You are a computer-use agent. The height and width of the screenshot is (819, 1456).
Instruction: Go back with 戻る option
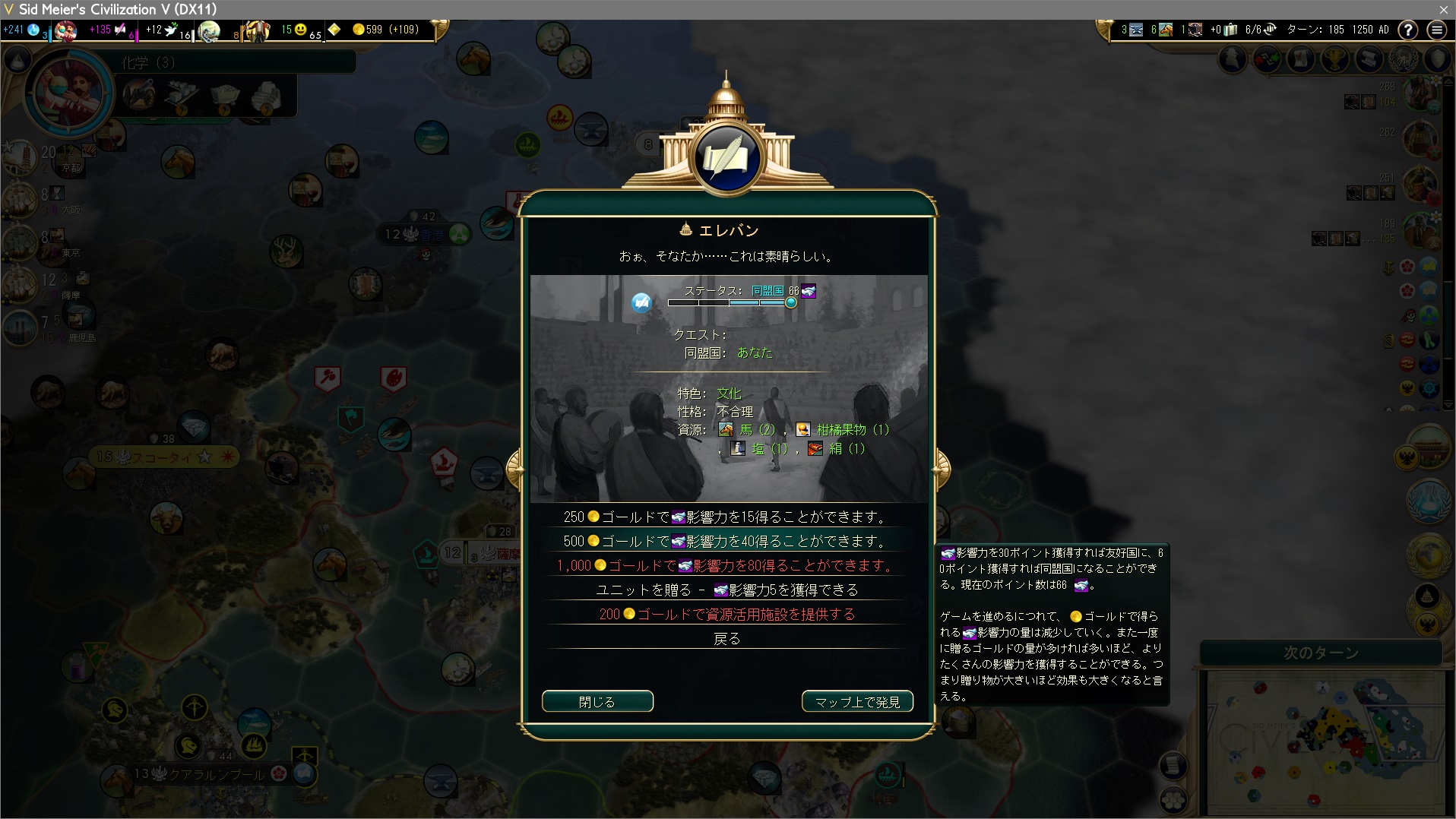tap(726, 639)
